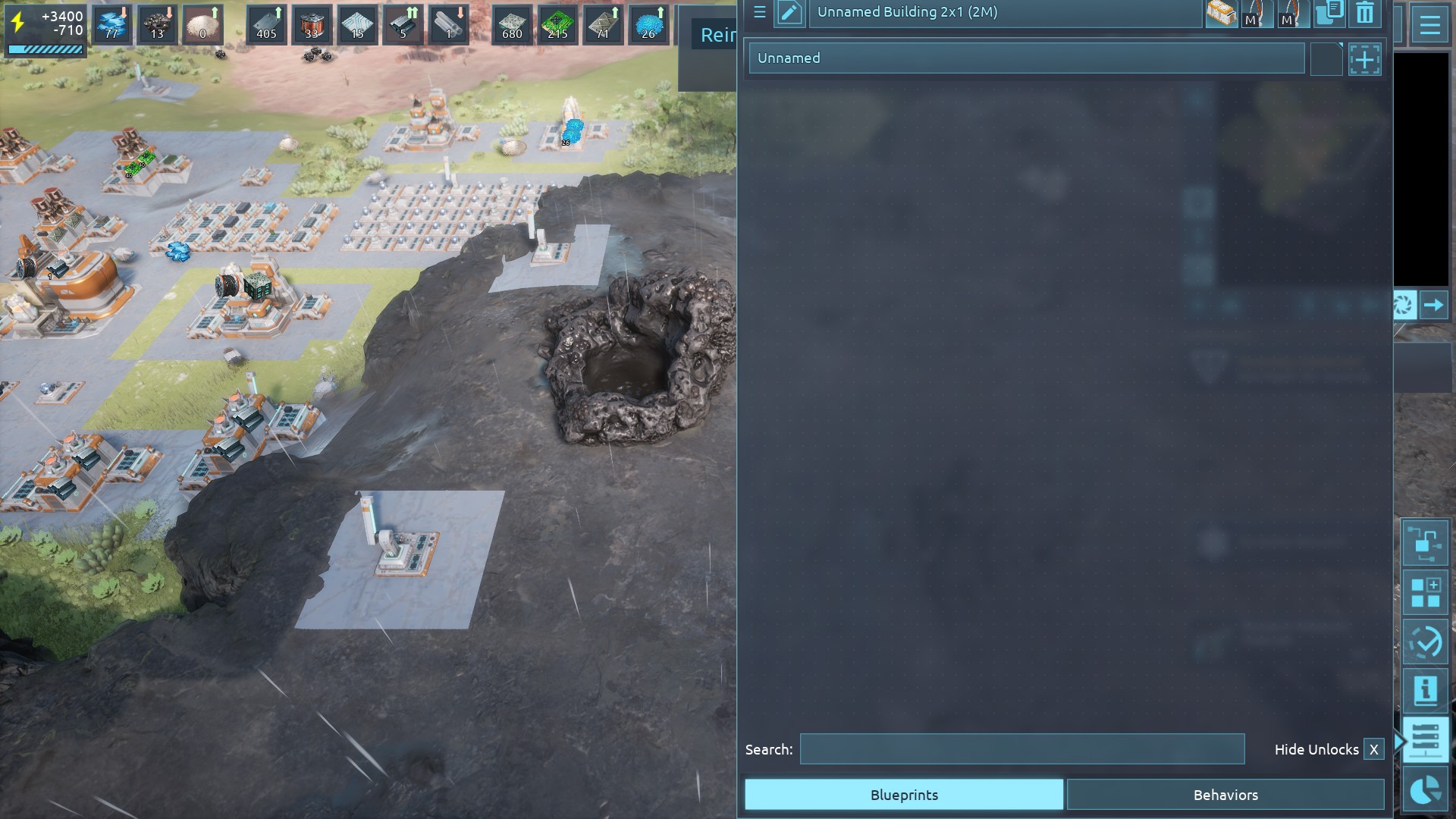The width and height of the screenshot is (1456, 819).
Task: Select the circuit board resource showing 215
Action: tap(557, 24)
